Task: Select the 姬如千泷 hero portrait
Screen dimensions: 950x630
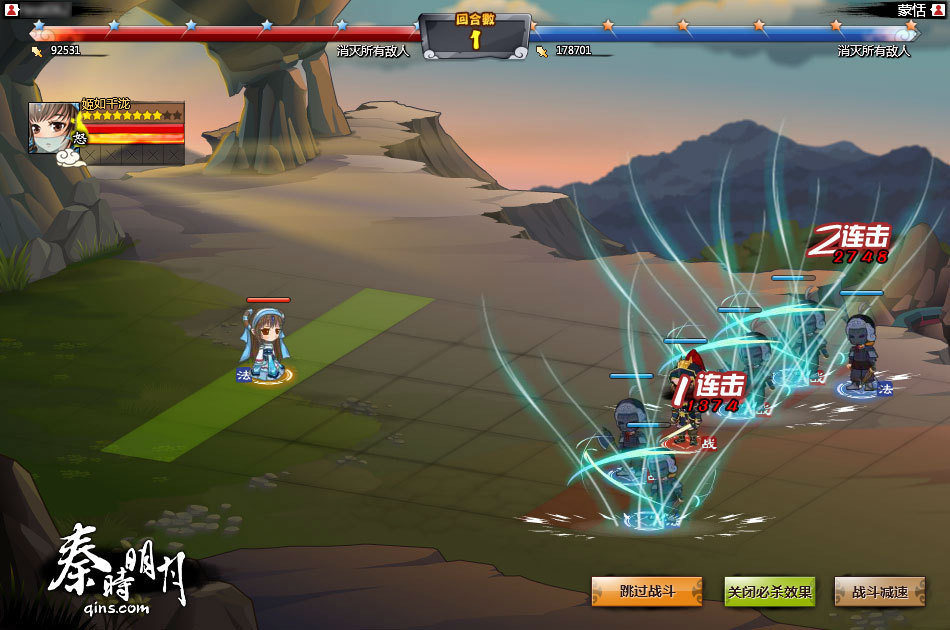Action: (54, 127)
